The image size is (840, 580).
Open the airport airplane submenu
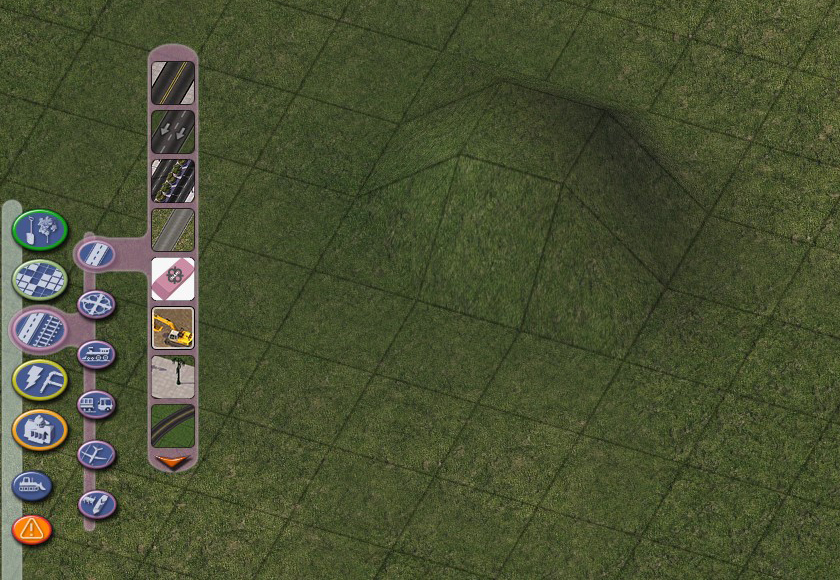(96, 454)
